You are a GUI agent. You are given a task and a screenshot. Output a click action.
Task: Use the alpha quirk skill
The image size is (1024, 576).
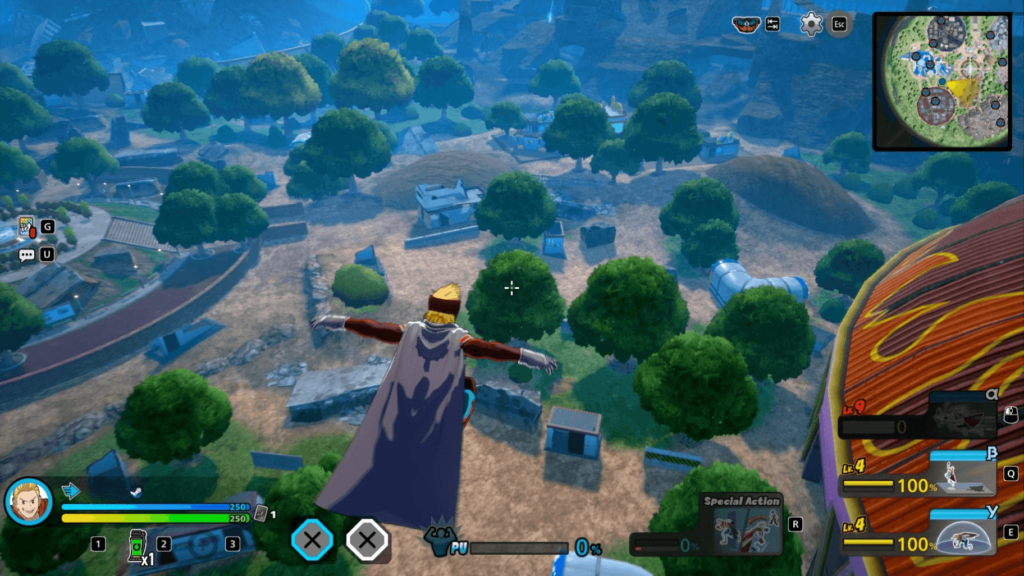962,414
